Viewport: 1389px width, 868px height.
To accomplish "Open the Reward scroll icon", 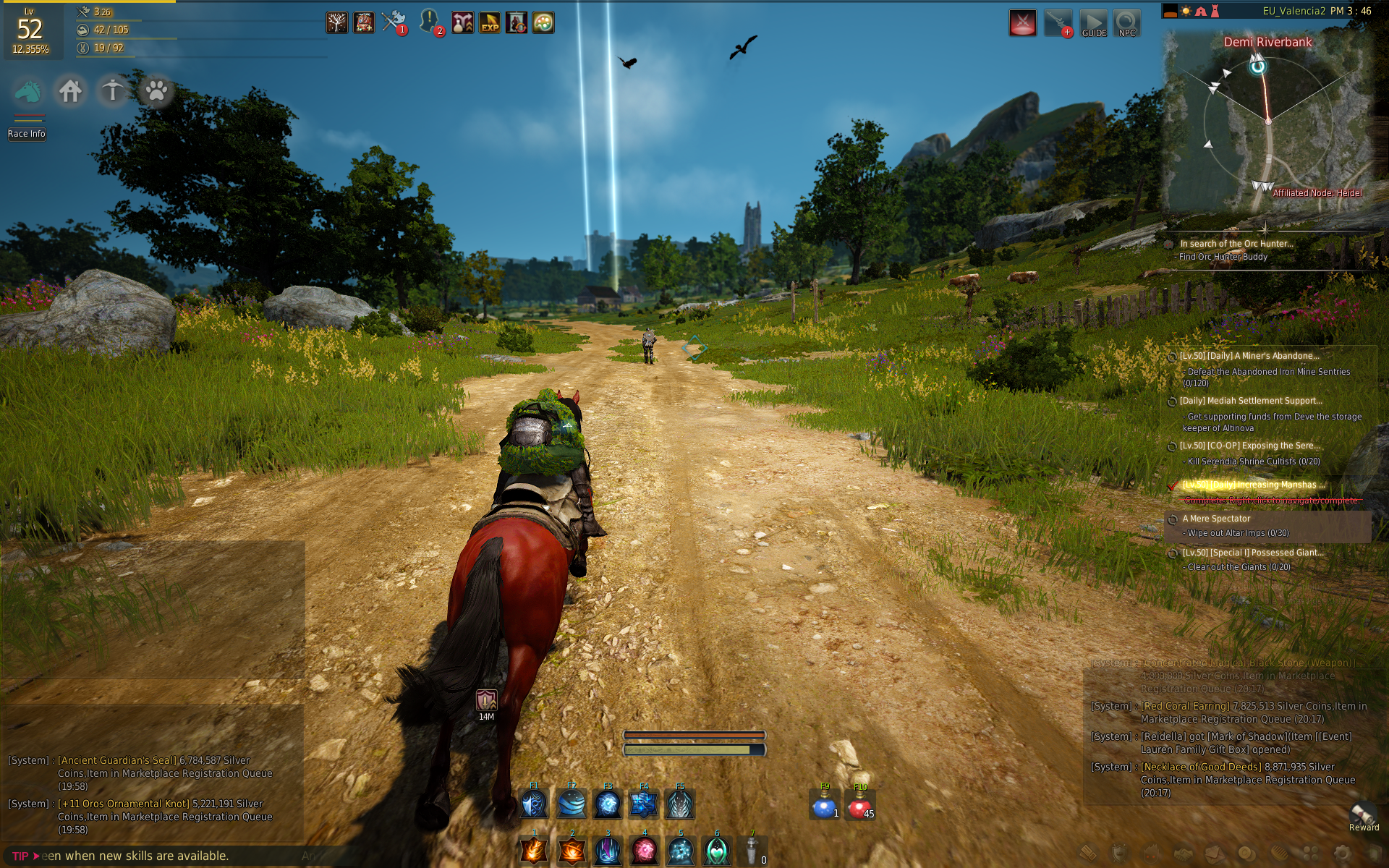I will coord(1363,815).
